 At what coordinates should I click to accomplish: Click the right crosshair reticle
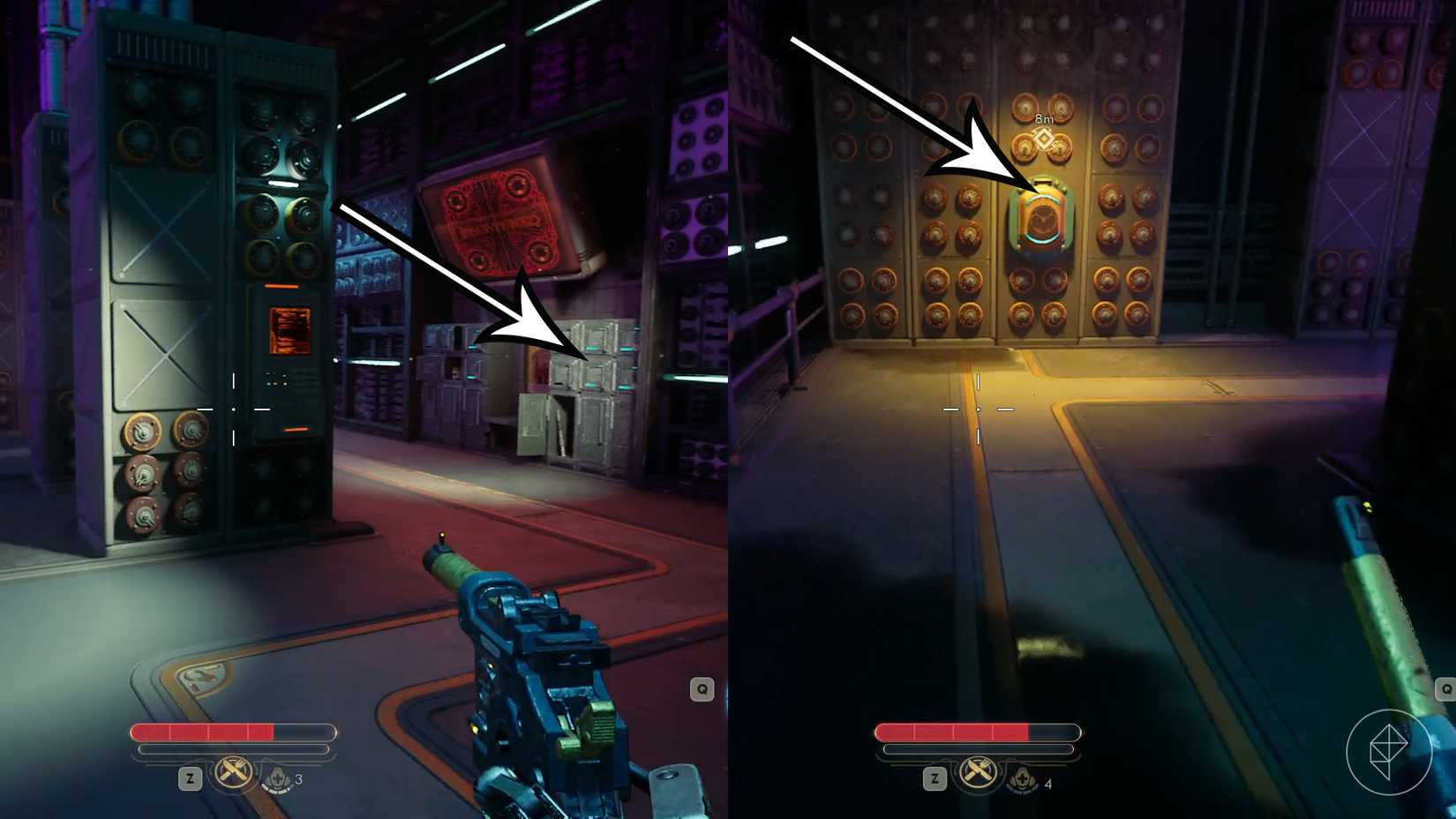point(978,409)
